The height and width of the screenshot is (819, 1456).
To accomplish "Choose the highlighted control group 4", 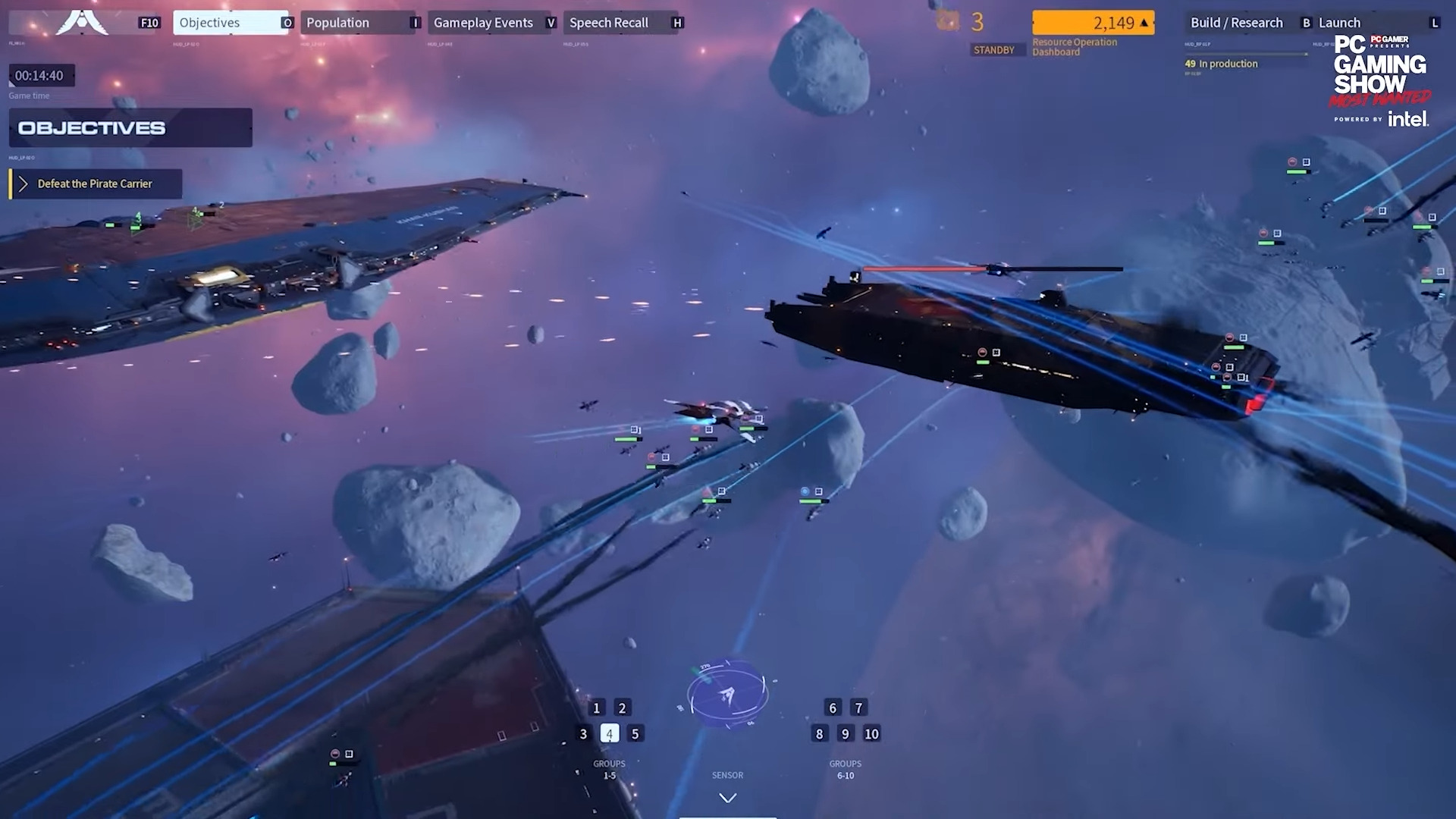I will [x=610, y=734].
